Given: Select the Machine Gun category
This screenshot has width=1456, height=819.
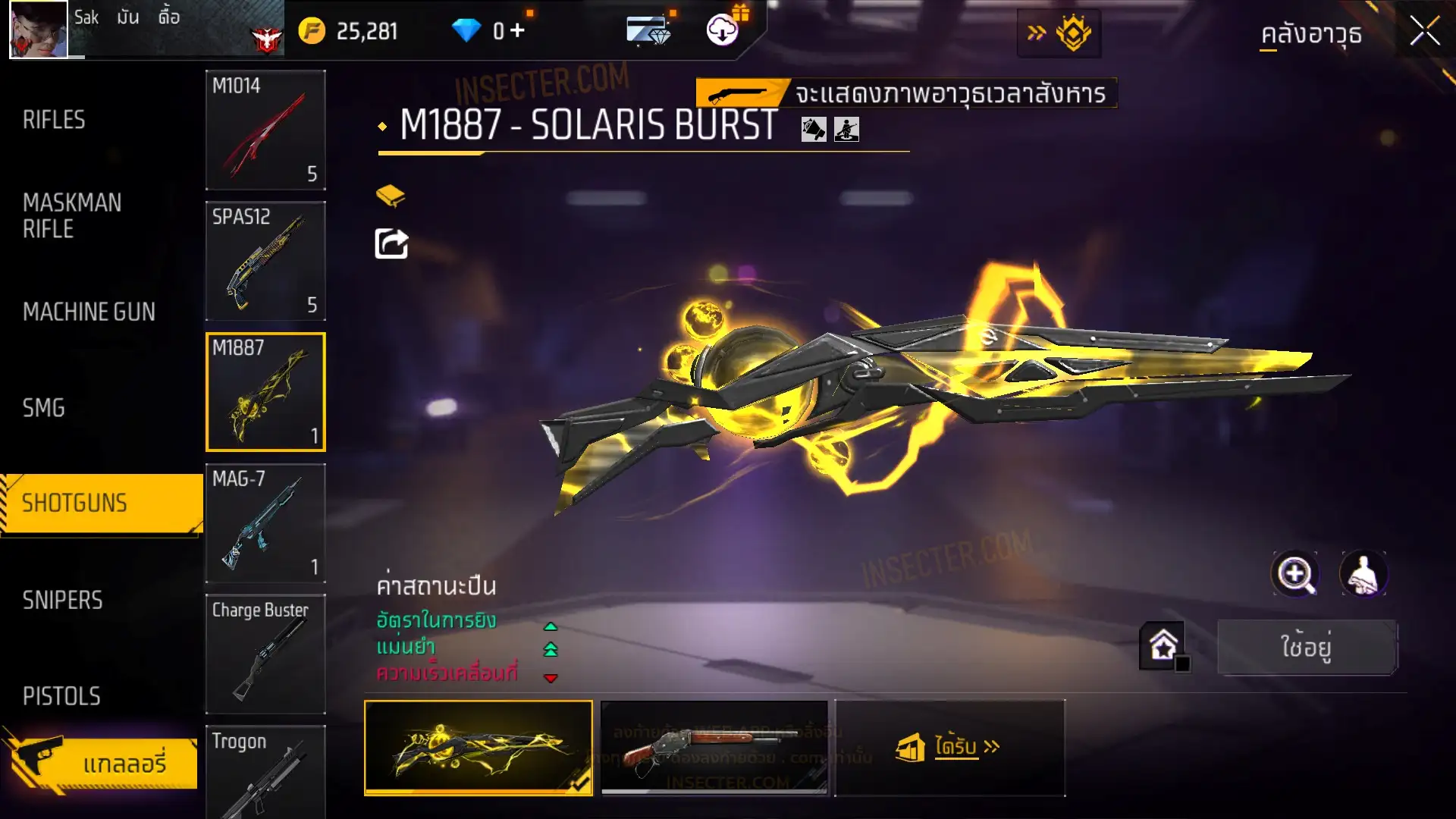Looking at the screenshot, I should tap(89, 312).
